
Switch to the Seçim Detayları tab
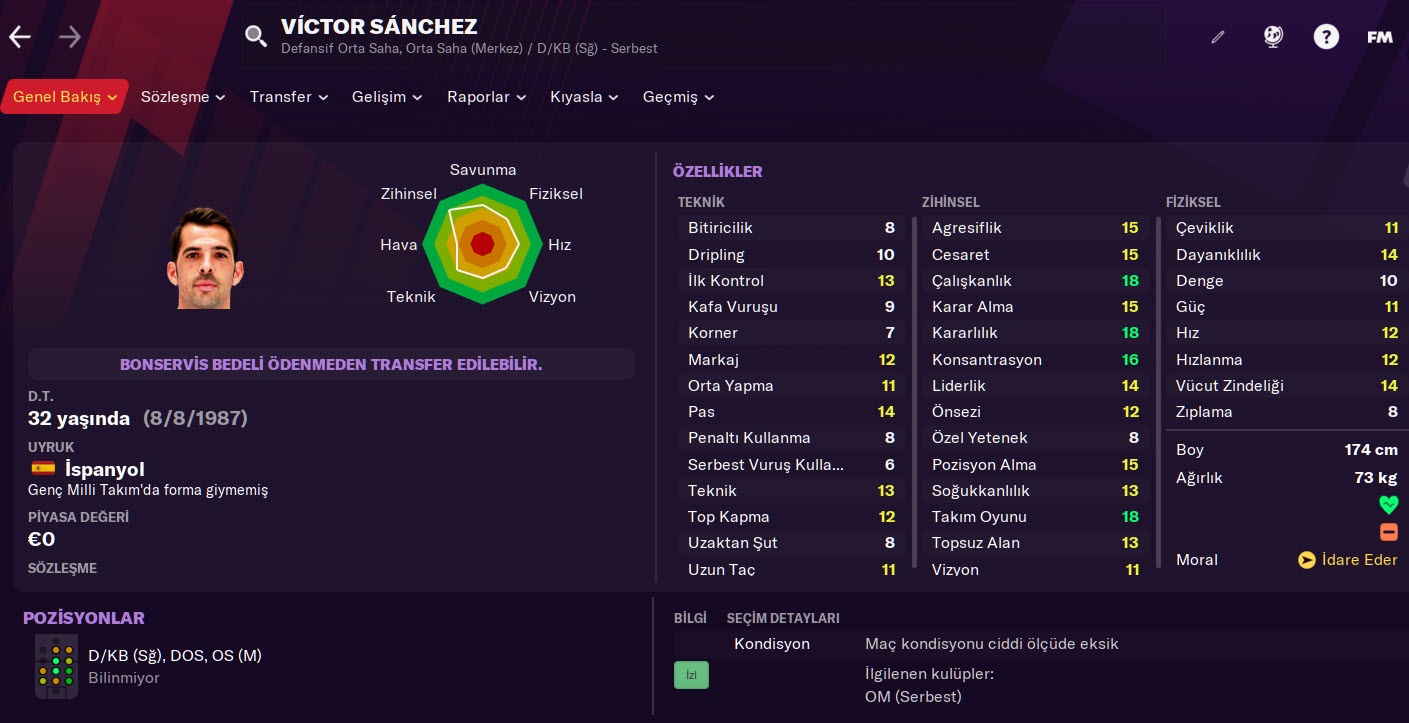783,618
